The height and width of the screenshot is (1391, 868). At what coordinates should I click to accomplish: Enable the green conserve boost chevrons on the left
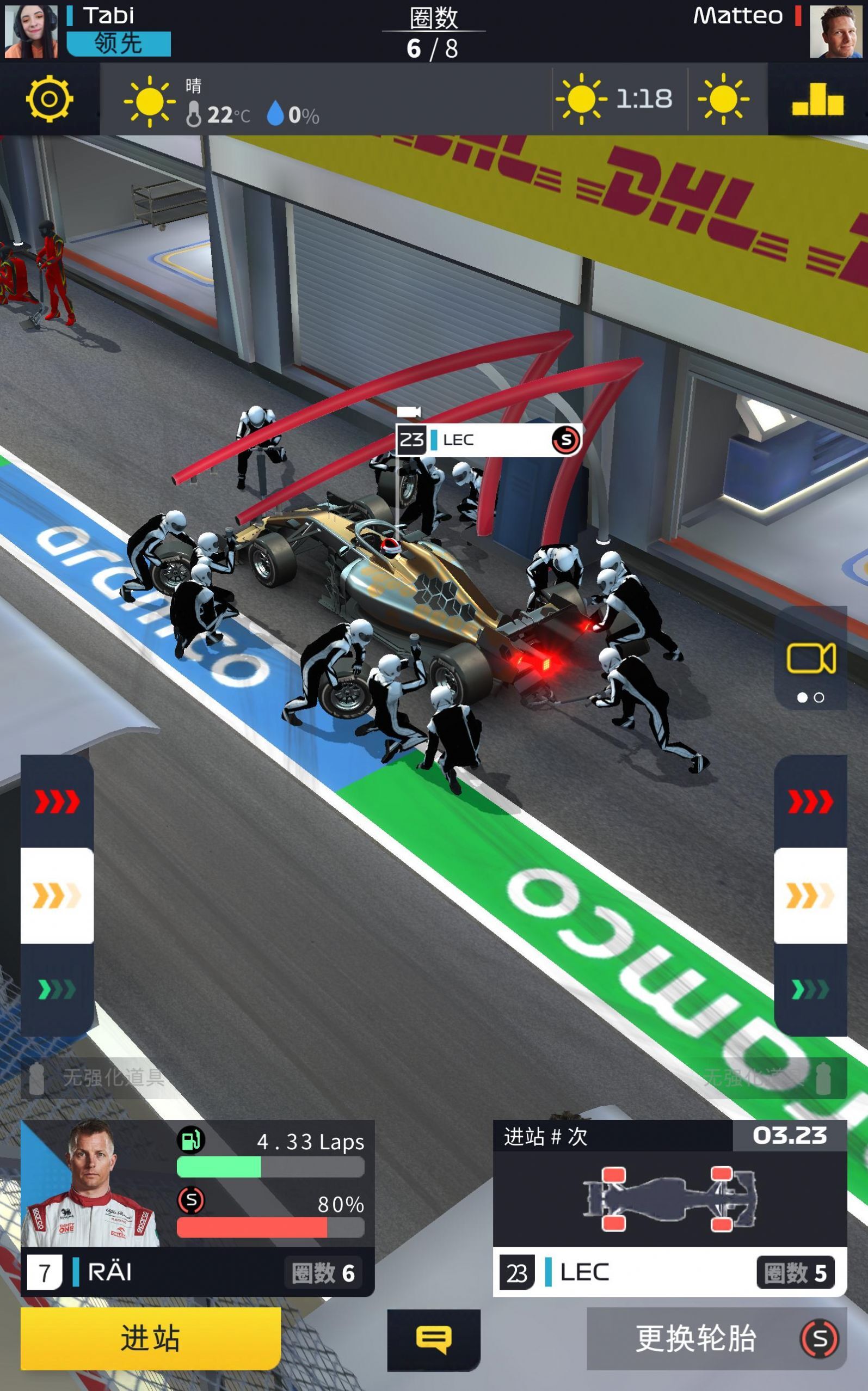coord(56,989)
